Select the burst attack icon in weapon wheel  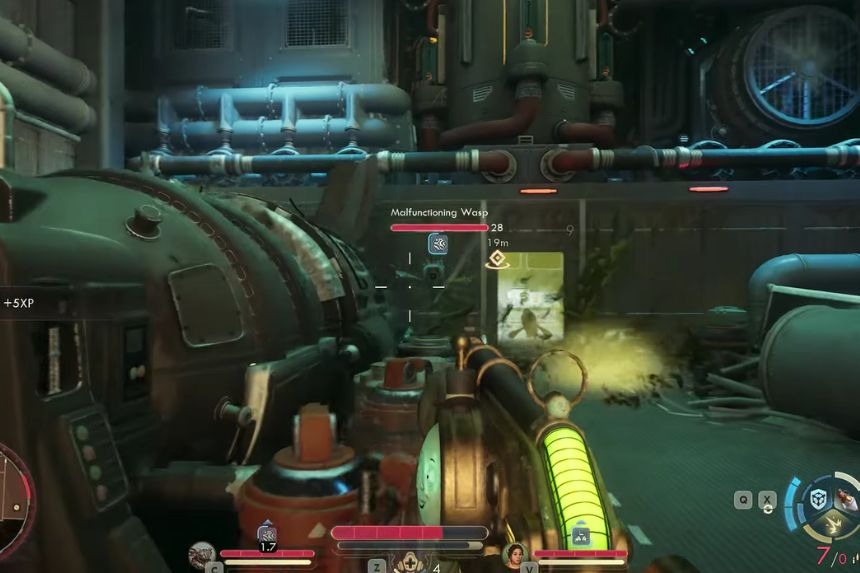(833, 525)
